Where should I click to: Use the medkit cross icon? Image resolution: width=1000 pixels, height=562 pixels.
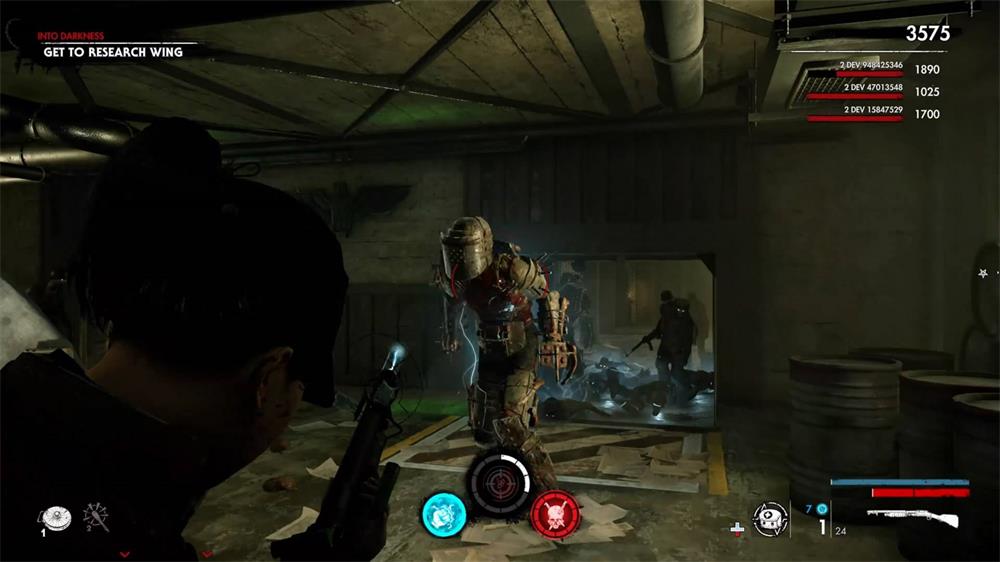pyautogui.click(x=737, y=527)
